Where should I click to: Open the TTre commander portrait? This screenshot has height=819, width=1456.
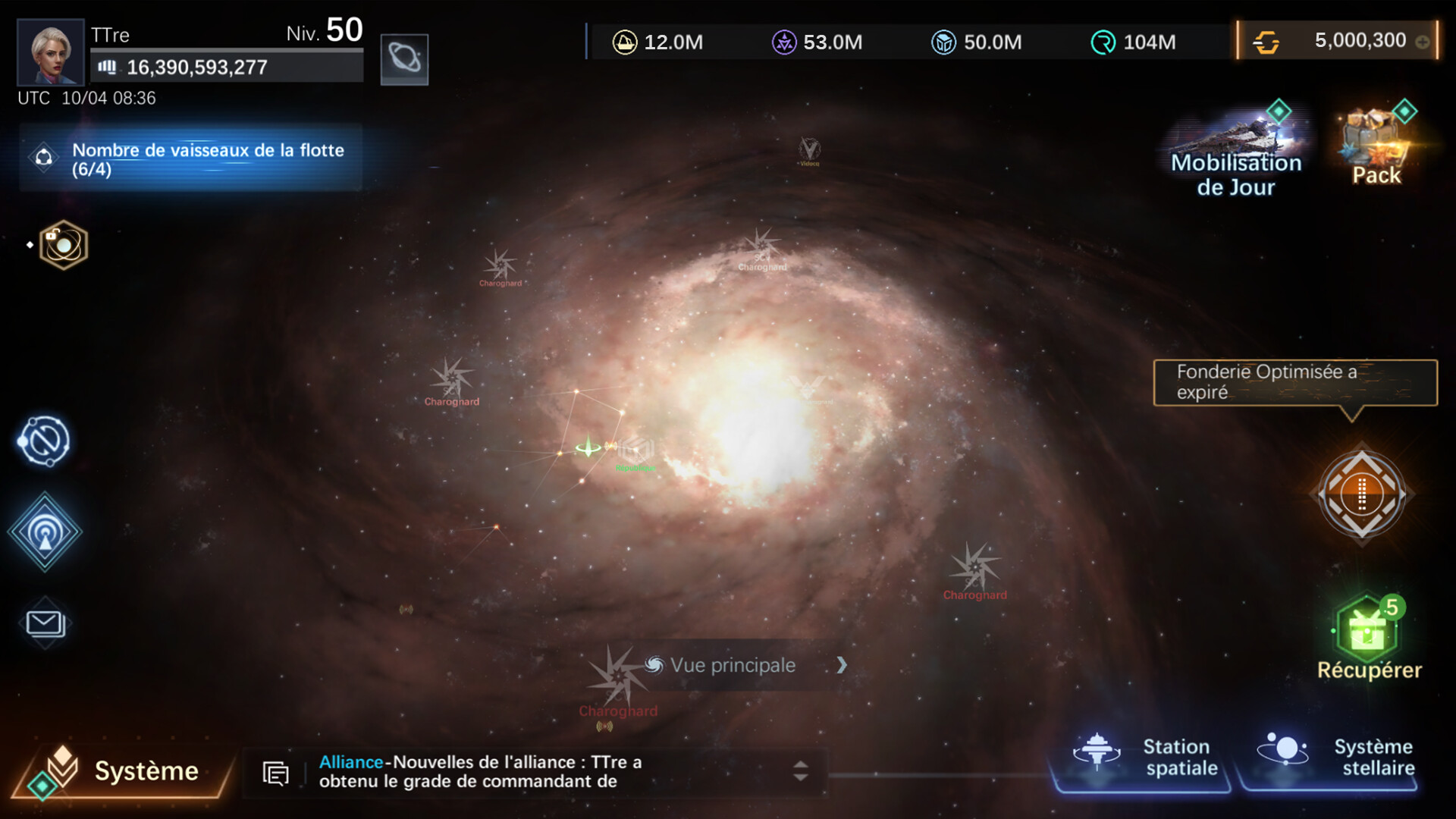50,52
